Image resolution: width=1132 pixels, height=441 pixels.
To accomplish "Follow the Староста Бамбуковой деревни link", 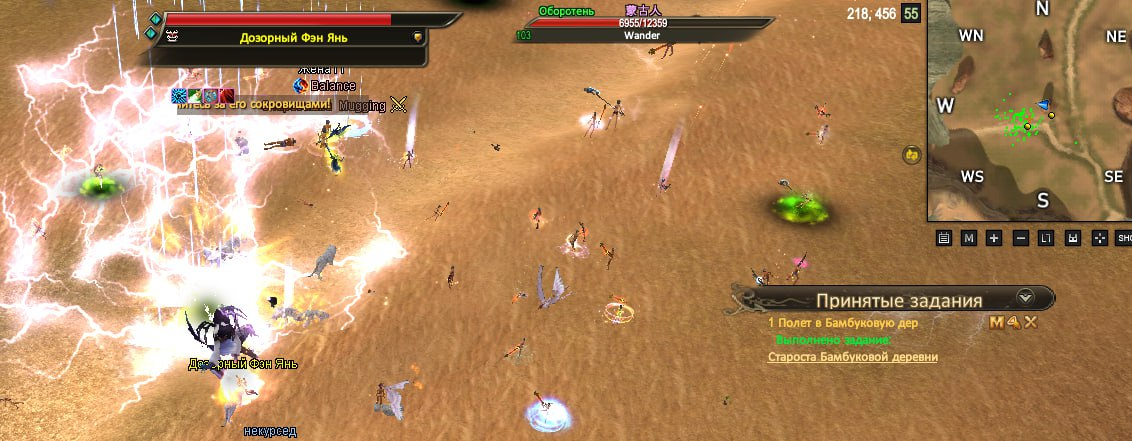I will click(x=852, y=357).
